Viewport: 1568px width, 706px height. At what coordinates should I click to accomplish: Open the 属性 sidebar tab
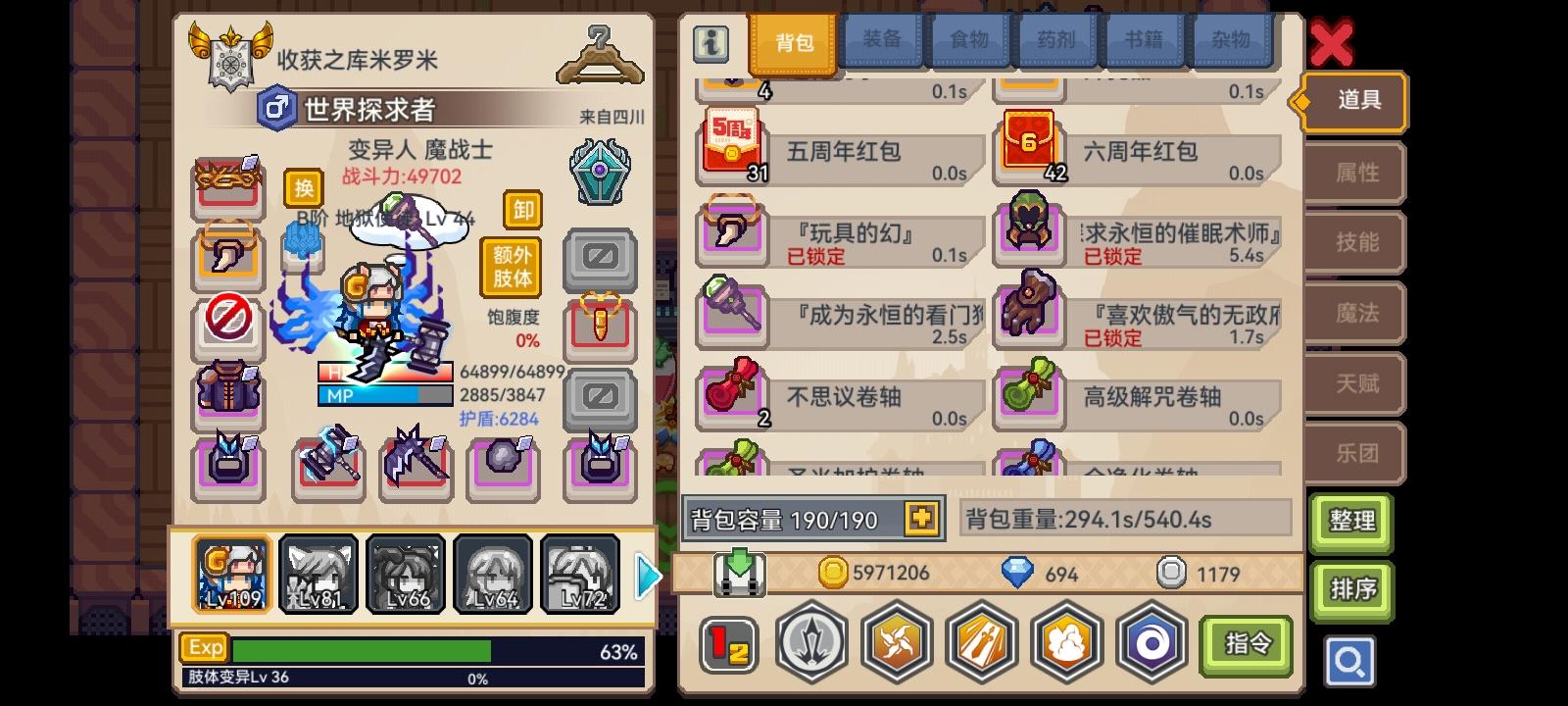point(1354,173)
